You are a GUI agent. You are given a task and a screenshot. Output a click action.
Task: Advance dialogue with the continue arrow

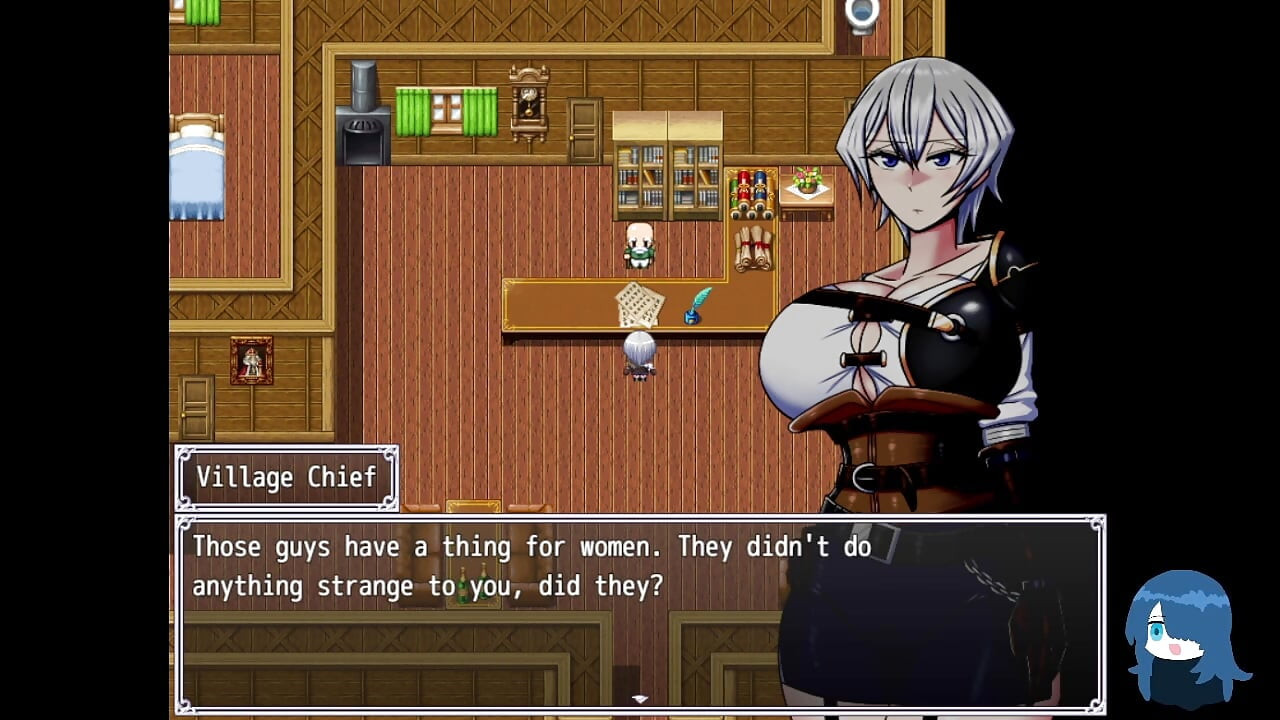click(640, 699)
